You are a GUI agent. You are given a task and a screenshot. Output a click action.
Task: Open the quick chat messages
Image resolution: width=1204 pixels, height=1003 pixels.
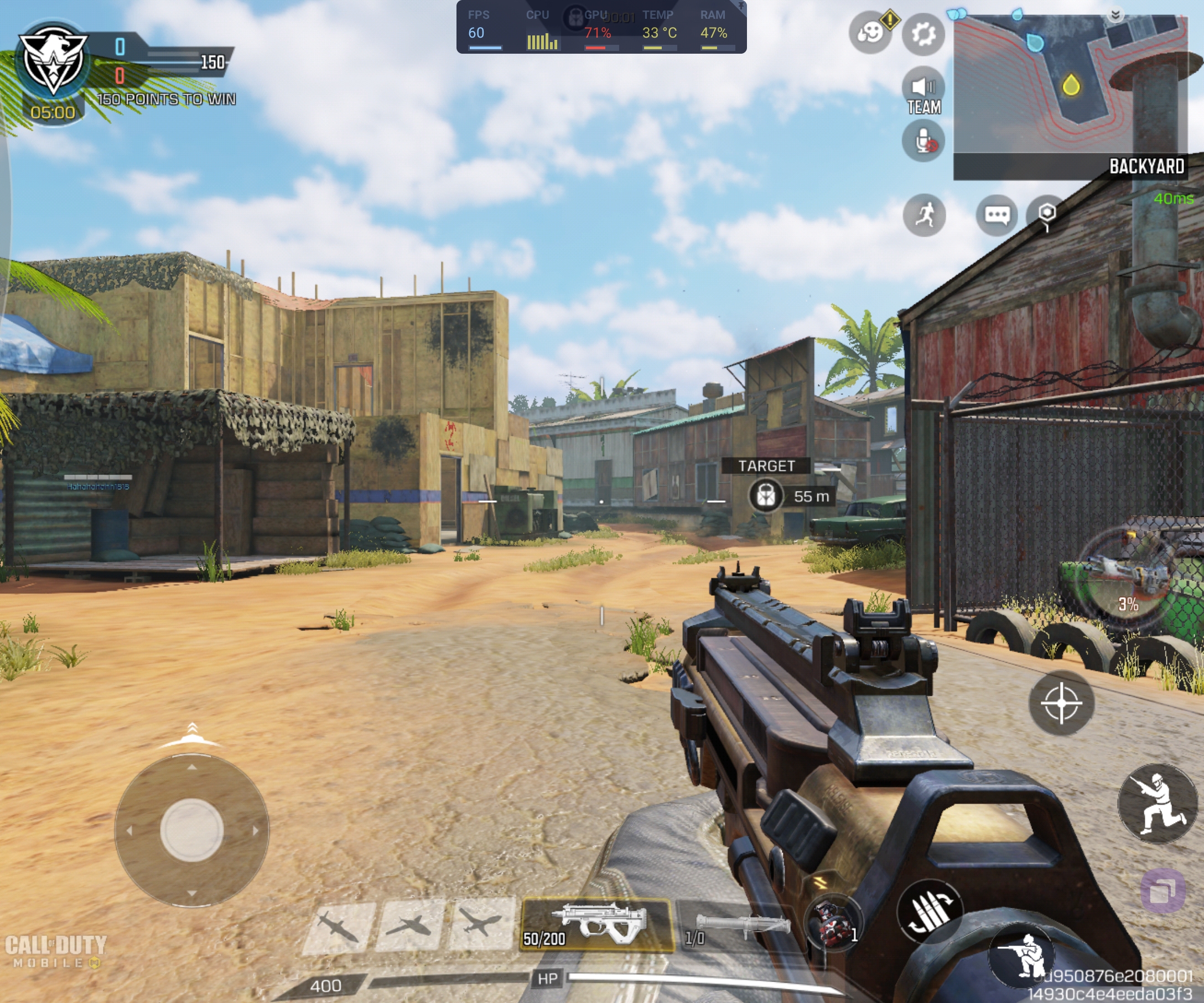(997, 215)
